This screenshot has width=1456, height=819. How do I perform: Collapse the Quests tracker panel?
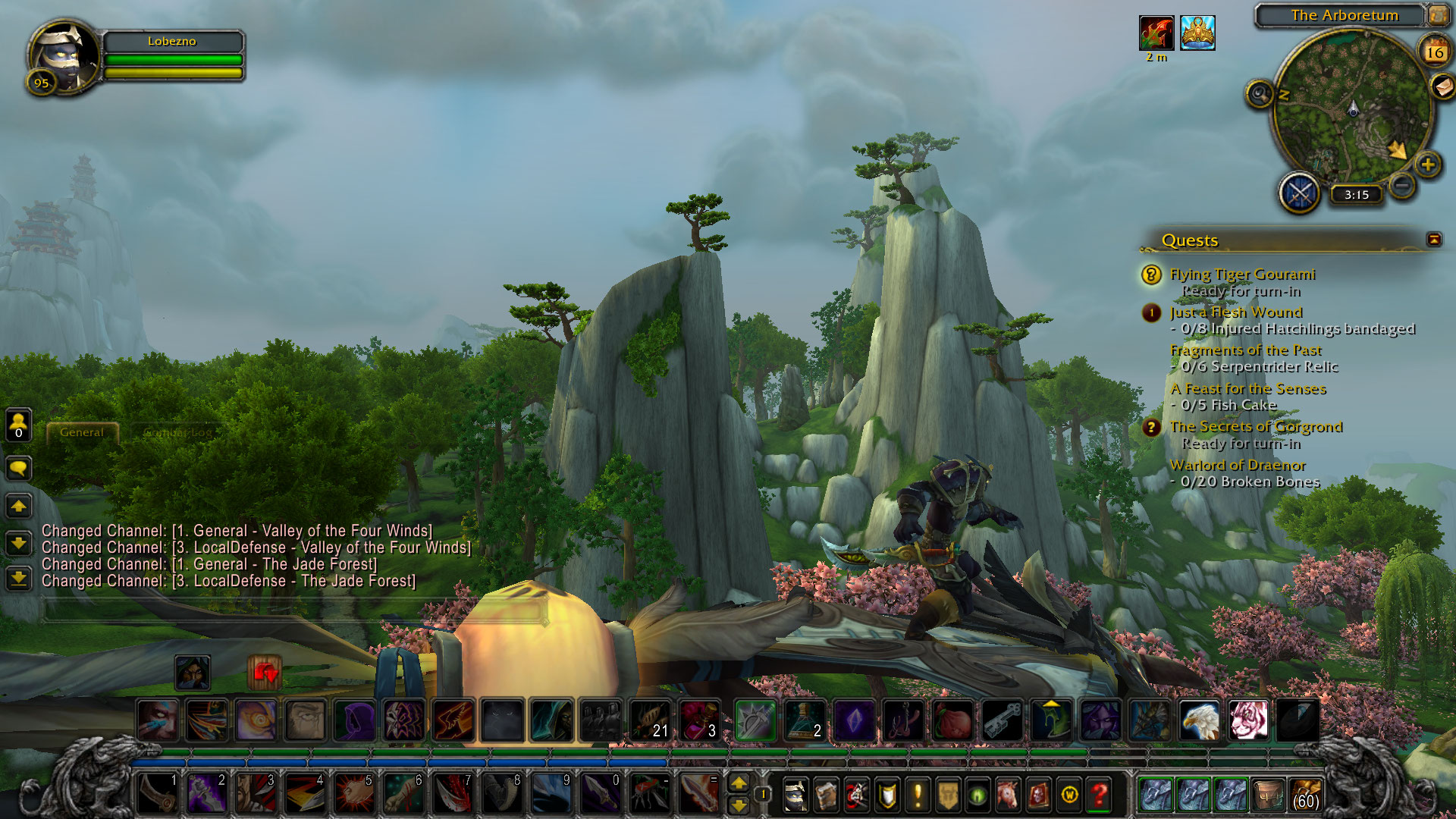pyautogui.click(x=1433, y=240)
